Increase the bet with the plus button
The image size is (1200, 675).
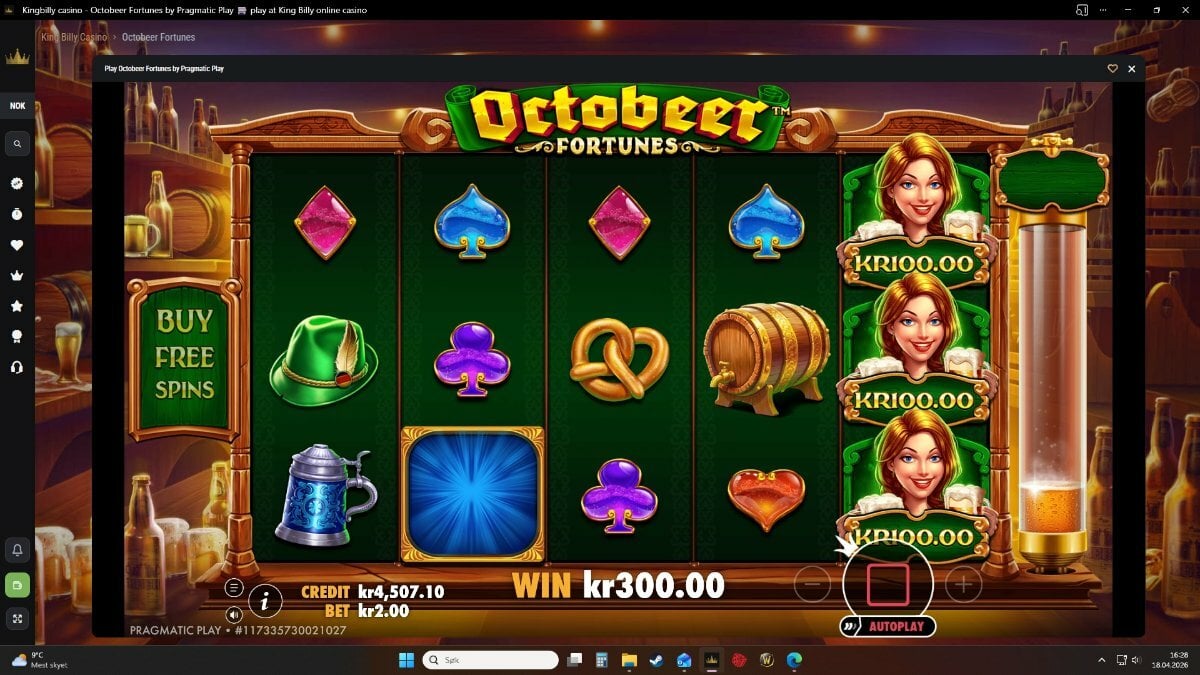pyautogui.click(x=963, y=585)
